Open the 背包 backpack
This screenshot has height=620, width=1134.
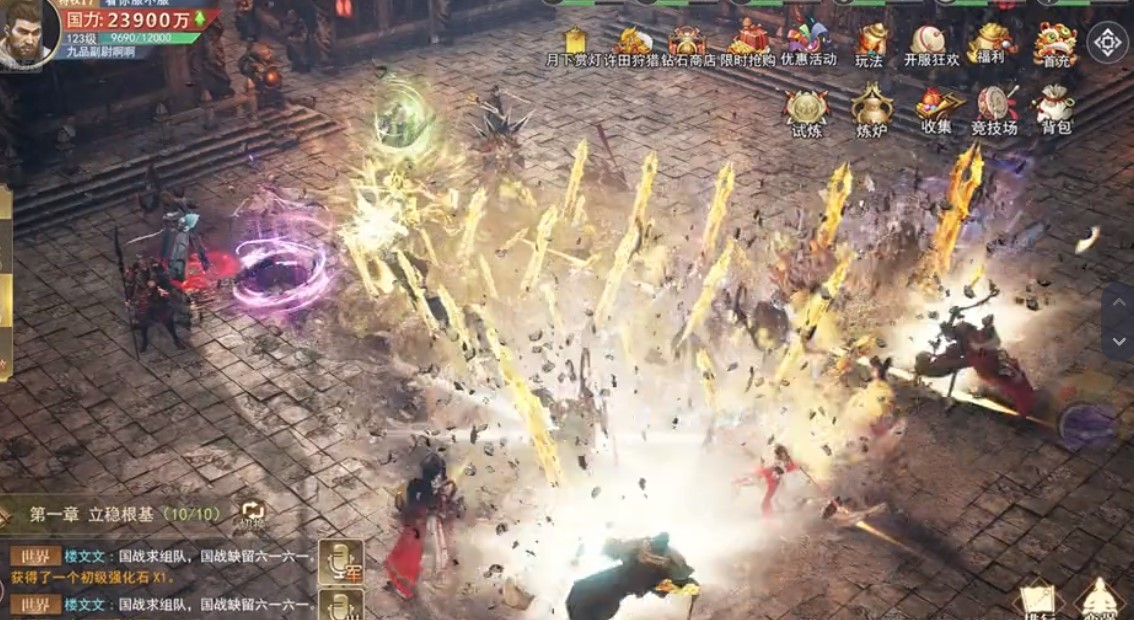1056,112
